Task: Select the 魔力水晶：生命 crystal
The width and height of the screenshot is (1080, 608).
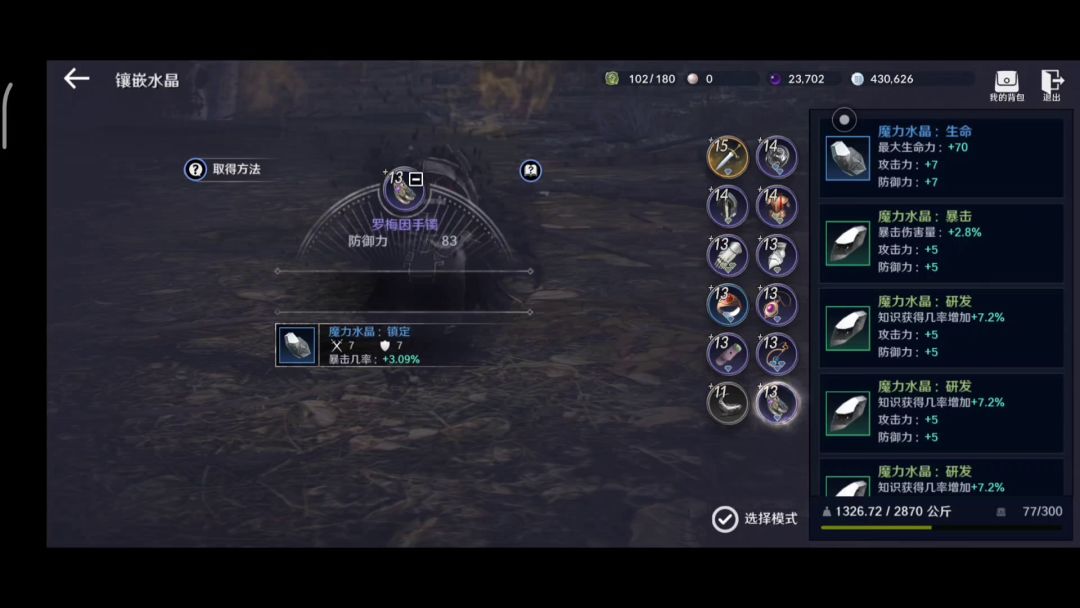Action: tap(941, 157)
